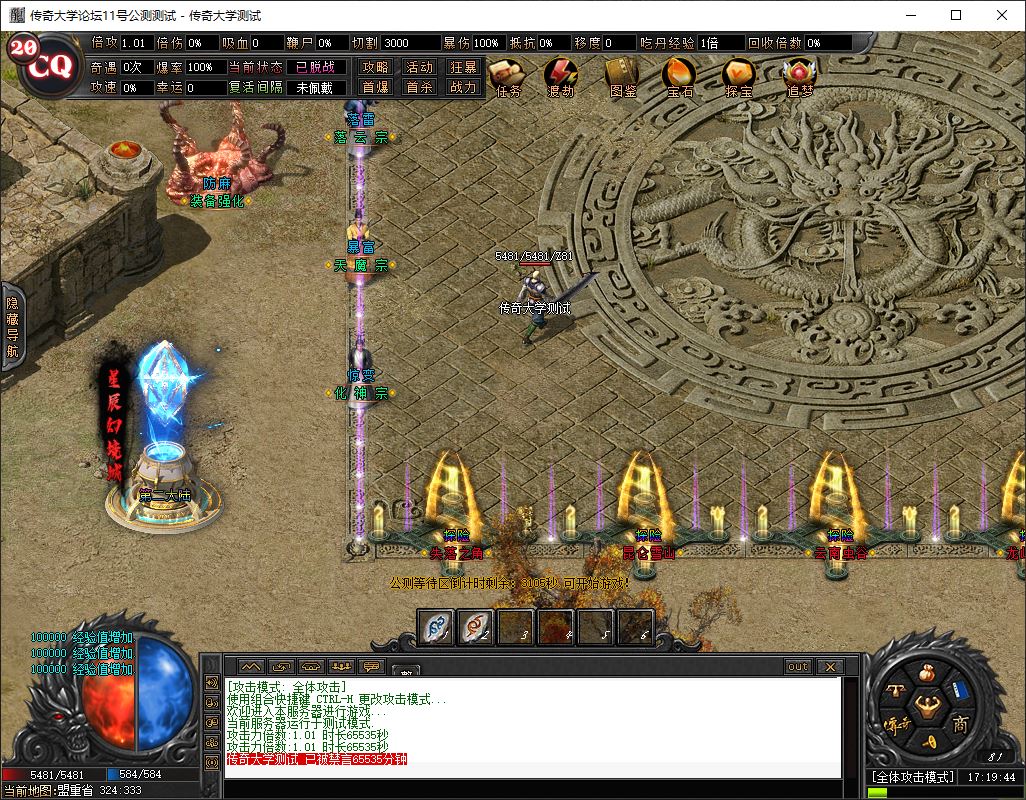1026x800 pixels.
Task: Show the 首杀 first-kill panel
Action: point(420,87)
